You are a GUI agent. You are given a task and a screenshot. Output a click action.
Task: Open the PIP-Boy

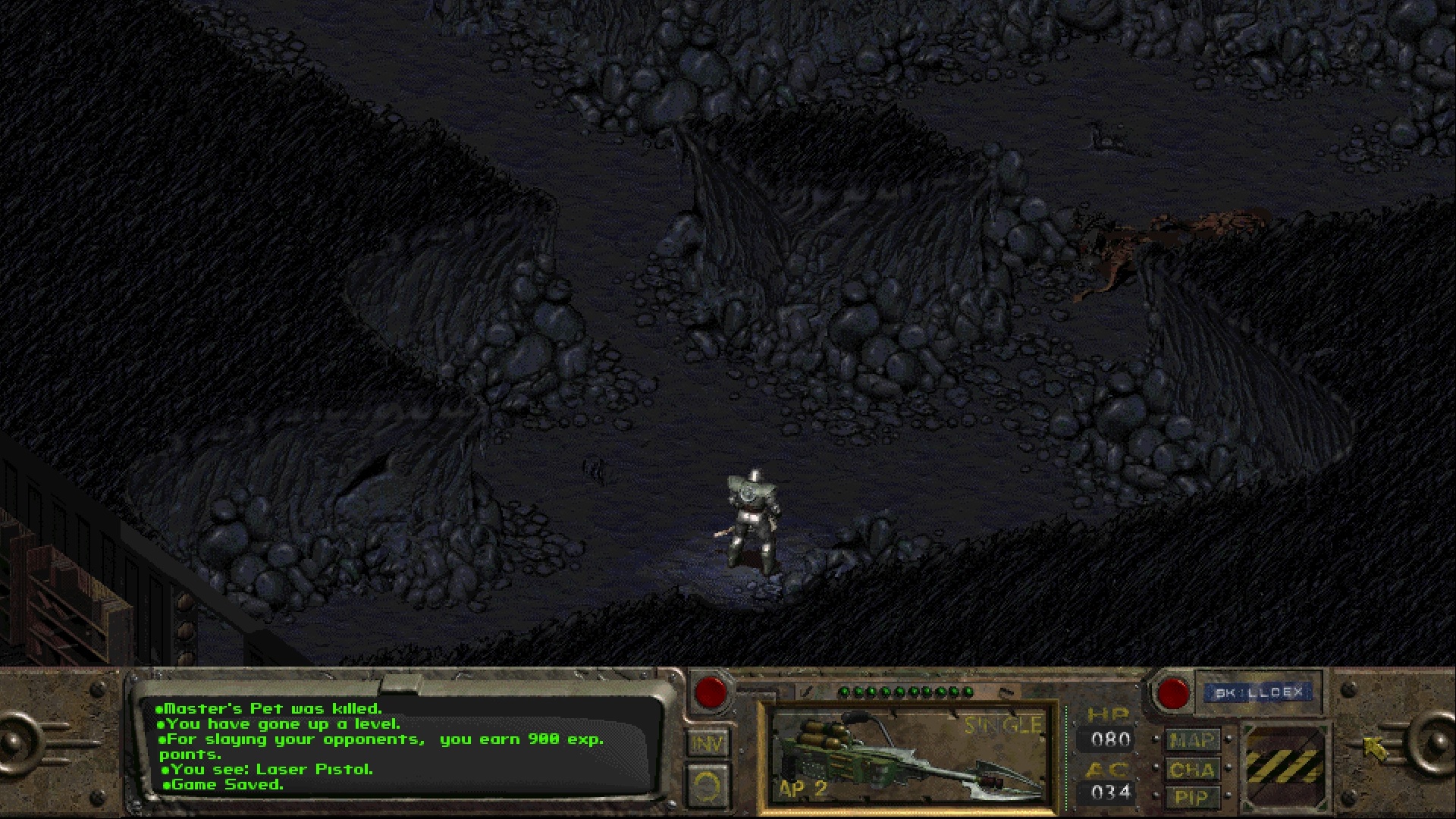(1191, 798)
